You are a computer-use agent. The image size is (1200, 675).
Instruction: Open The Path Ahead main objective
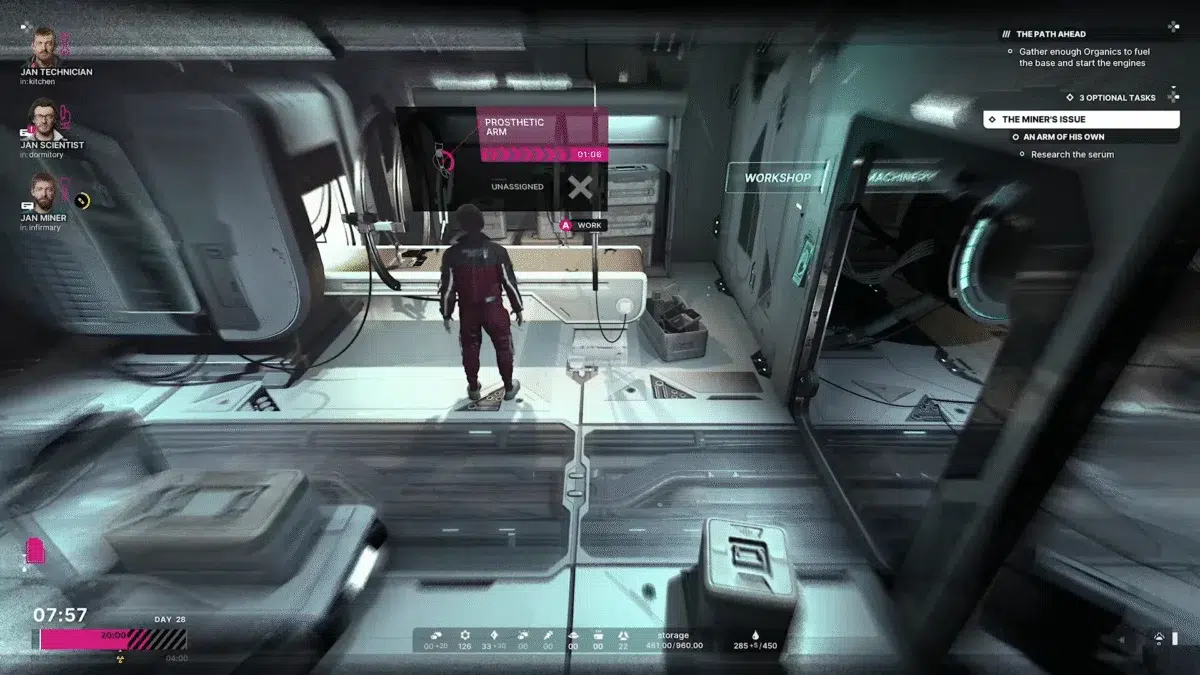coord(1051,34)
